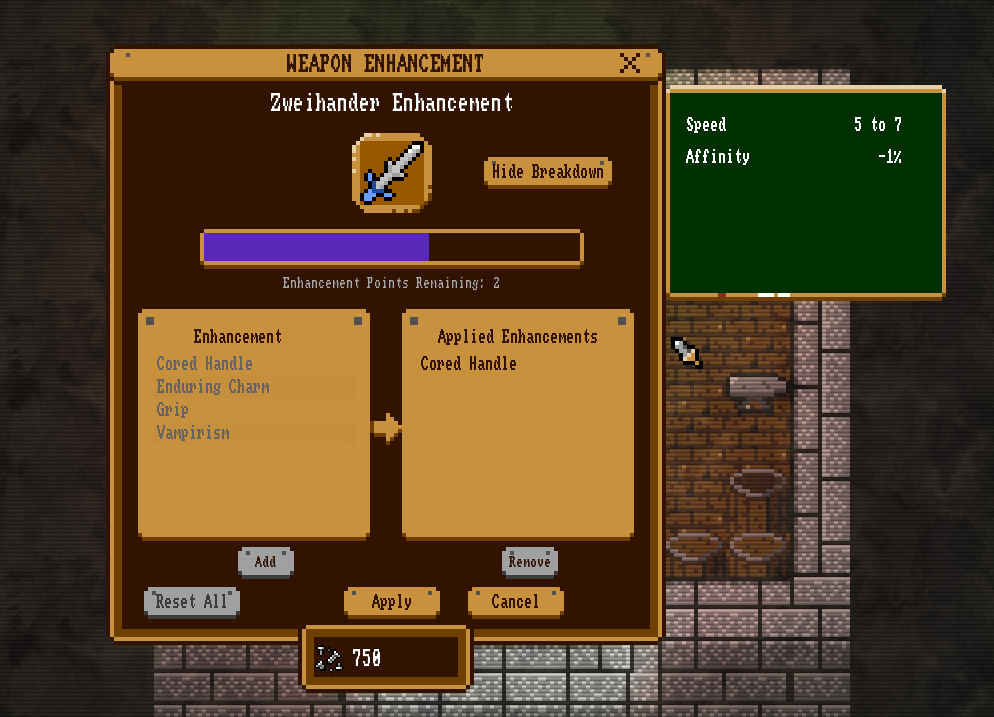The height and width of the screenshot is (717, 994).
Task: Click the Remove button
Action: pyautogui.click(x=529, y=561)
